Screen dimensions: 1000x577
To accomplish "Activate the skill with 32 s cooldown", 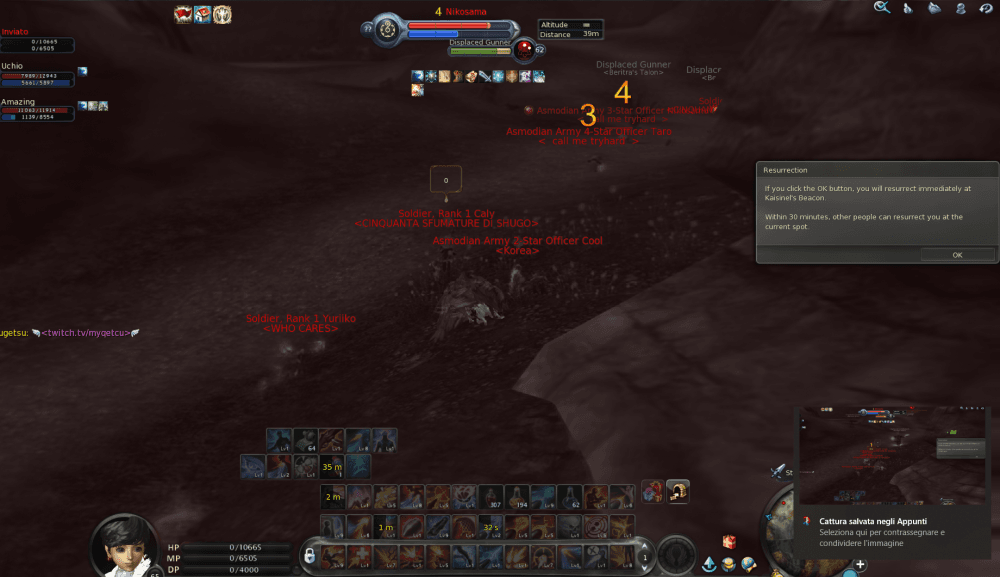I will (490, 526).
